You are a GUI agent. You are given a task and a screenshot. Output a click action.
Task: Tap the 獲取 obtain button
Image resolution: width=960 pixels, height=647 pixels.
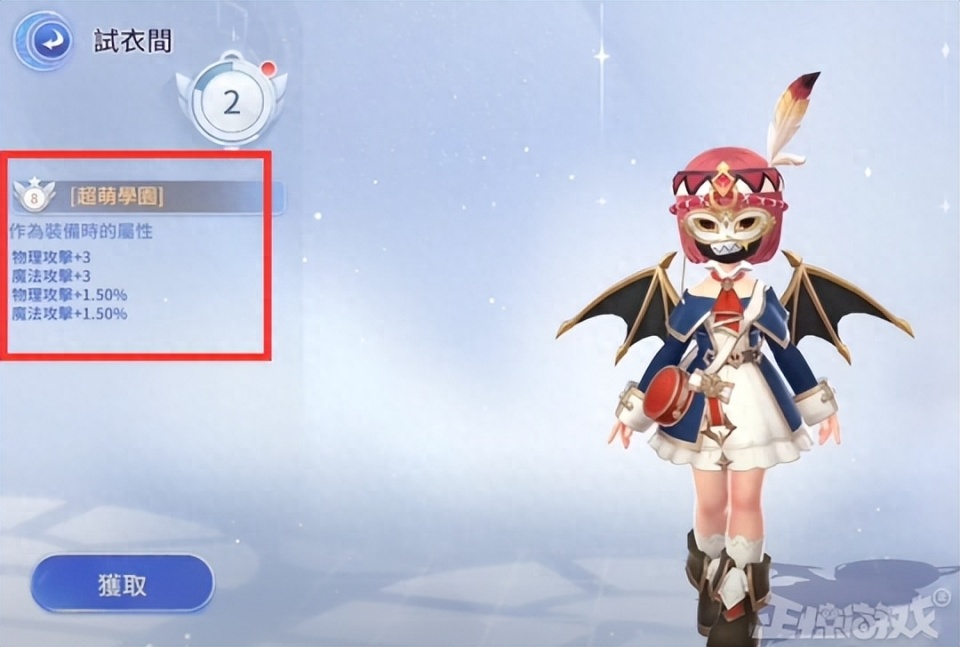click(x=122, y=583)
